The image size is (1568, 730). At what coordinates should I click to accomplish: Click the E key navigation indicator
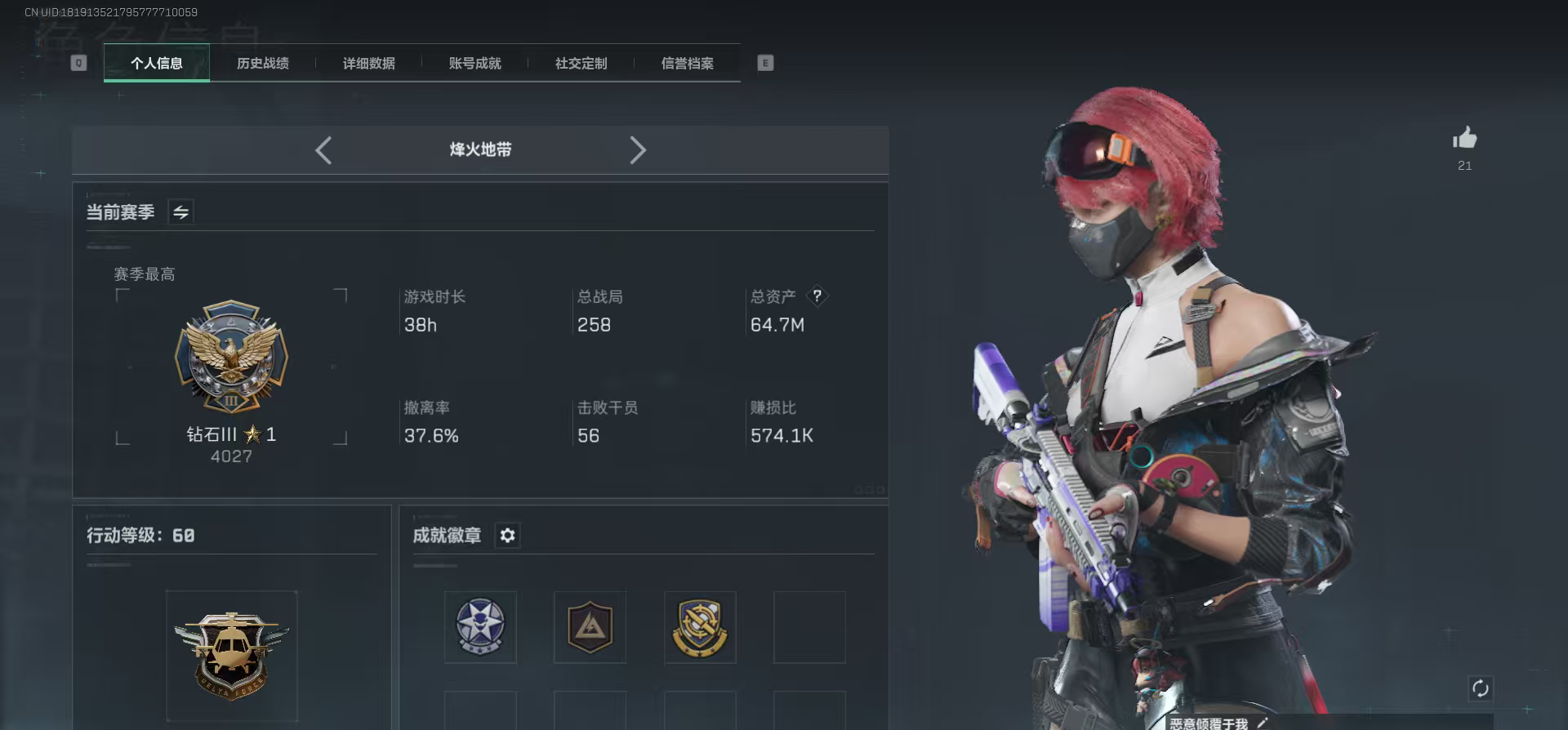click(764, 62)
